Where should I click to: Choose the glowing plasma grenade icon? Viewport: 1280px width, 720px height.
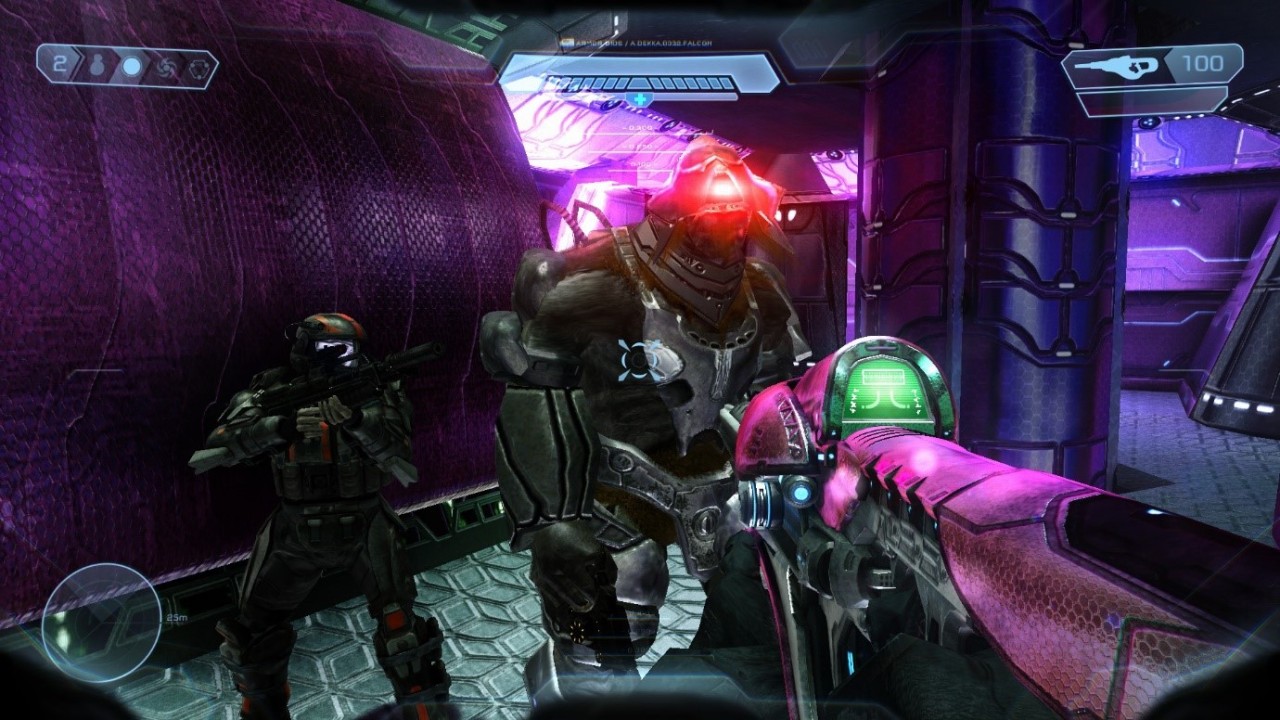tap(131, 68)
